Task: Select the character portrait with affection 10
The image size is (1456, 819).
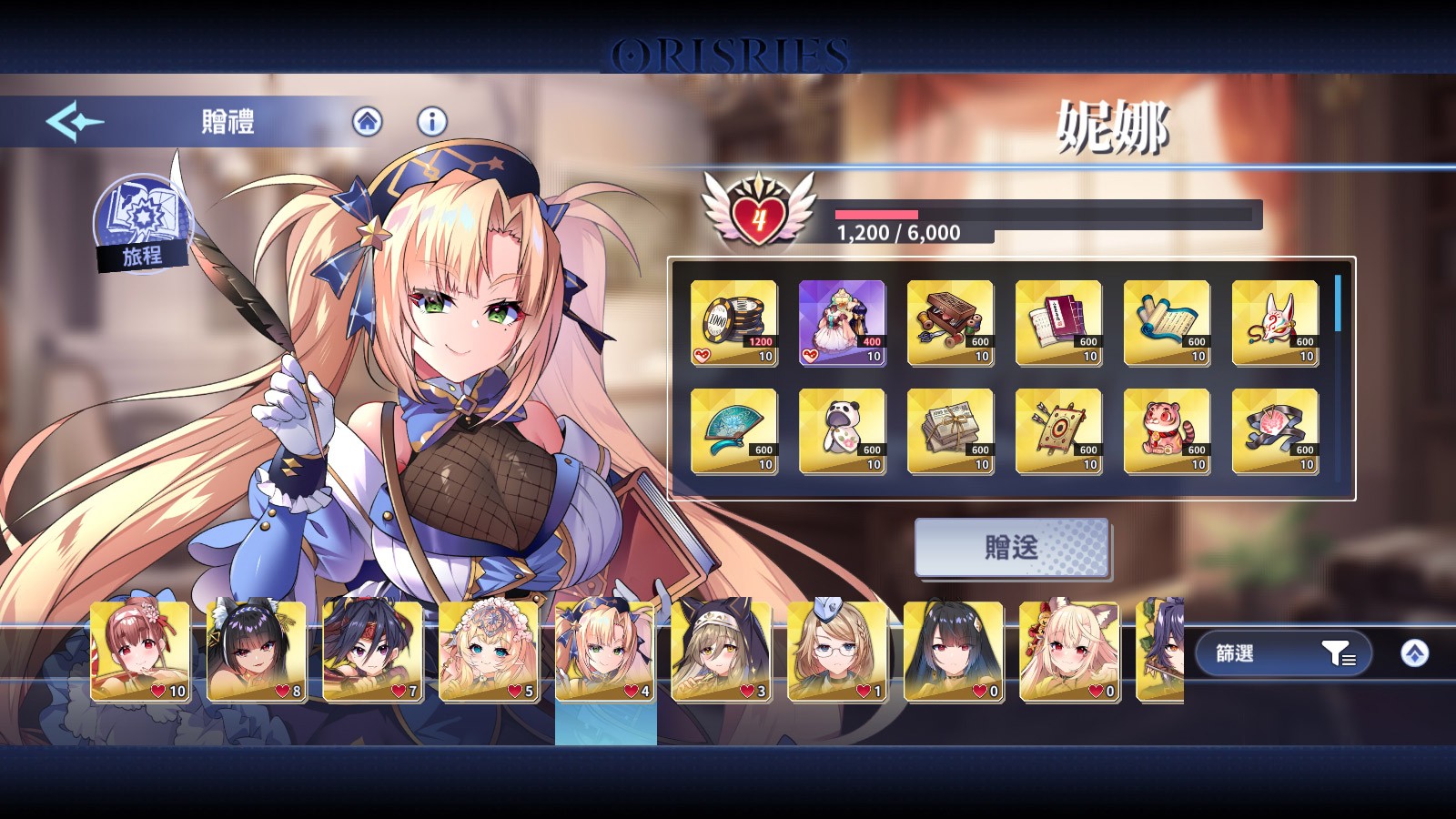Action: point(140,651)
